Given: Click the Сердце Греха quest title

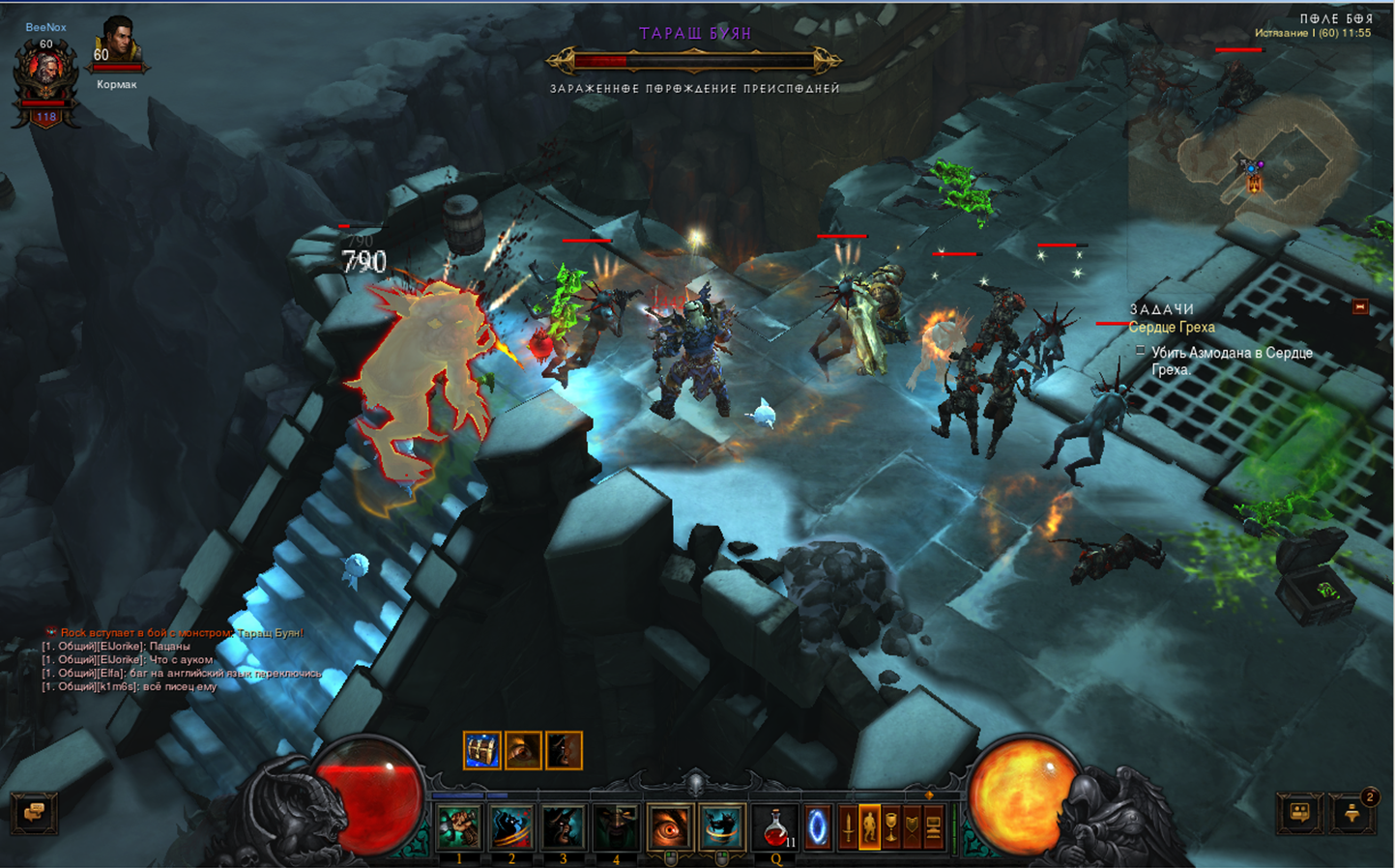Looking at the screenshot, I should click(x=1172, y=328).
